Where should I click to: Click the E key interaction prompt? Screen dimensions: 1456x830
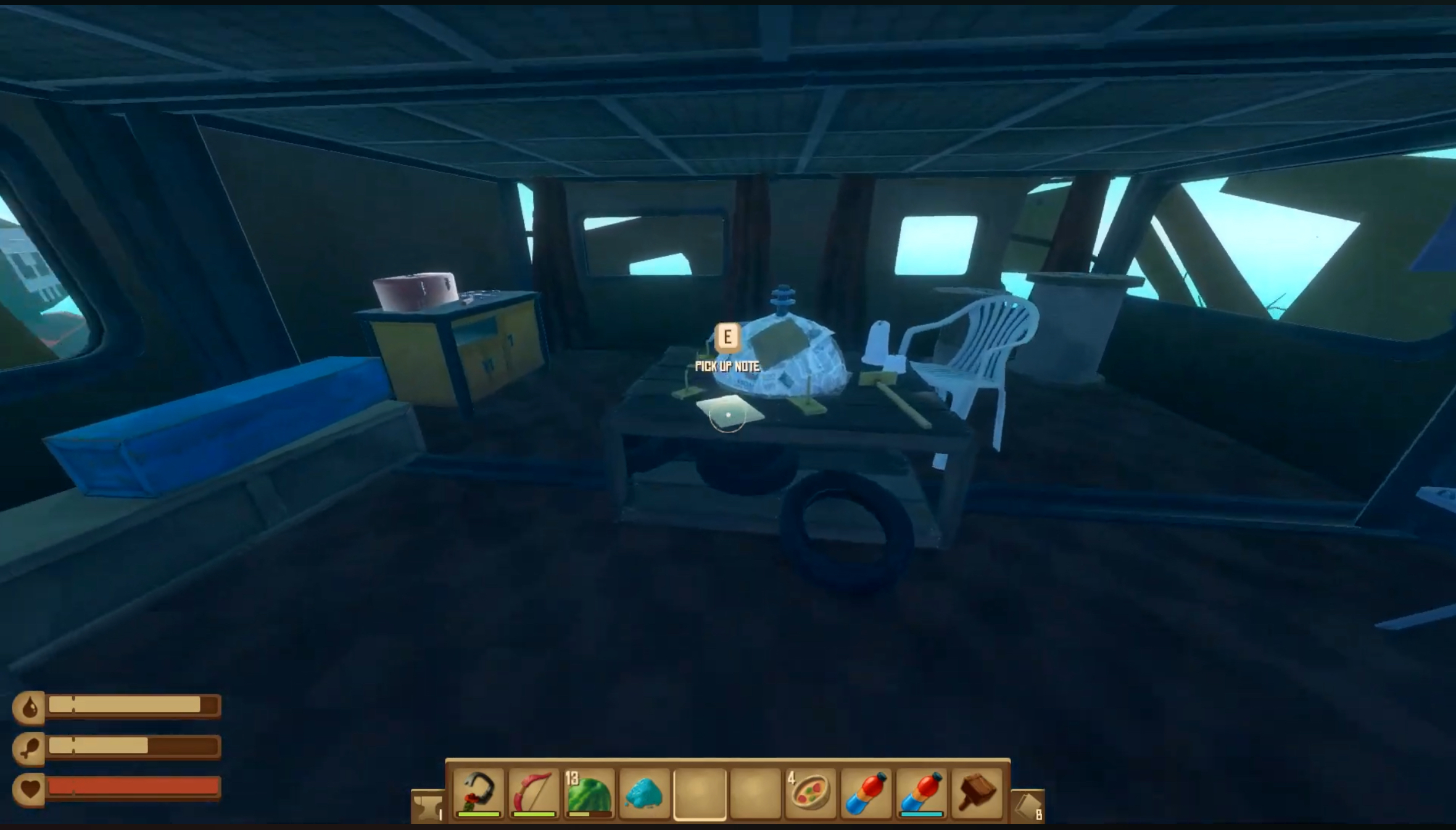click(x=727, y=337)
